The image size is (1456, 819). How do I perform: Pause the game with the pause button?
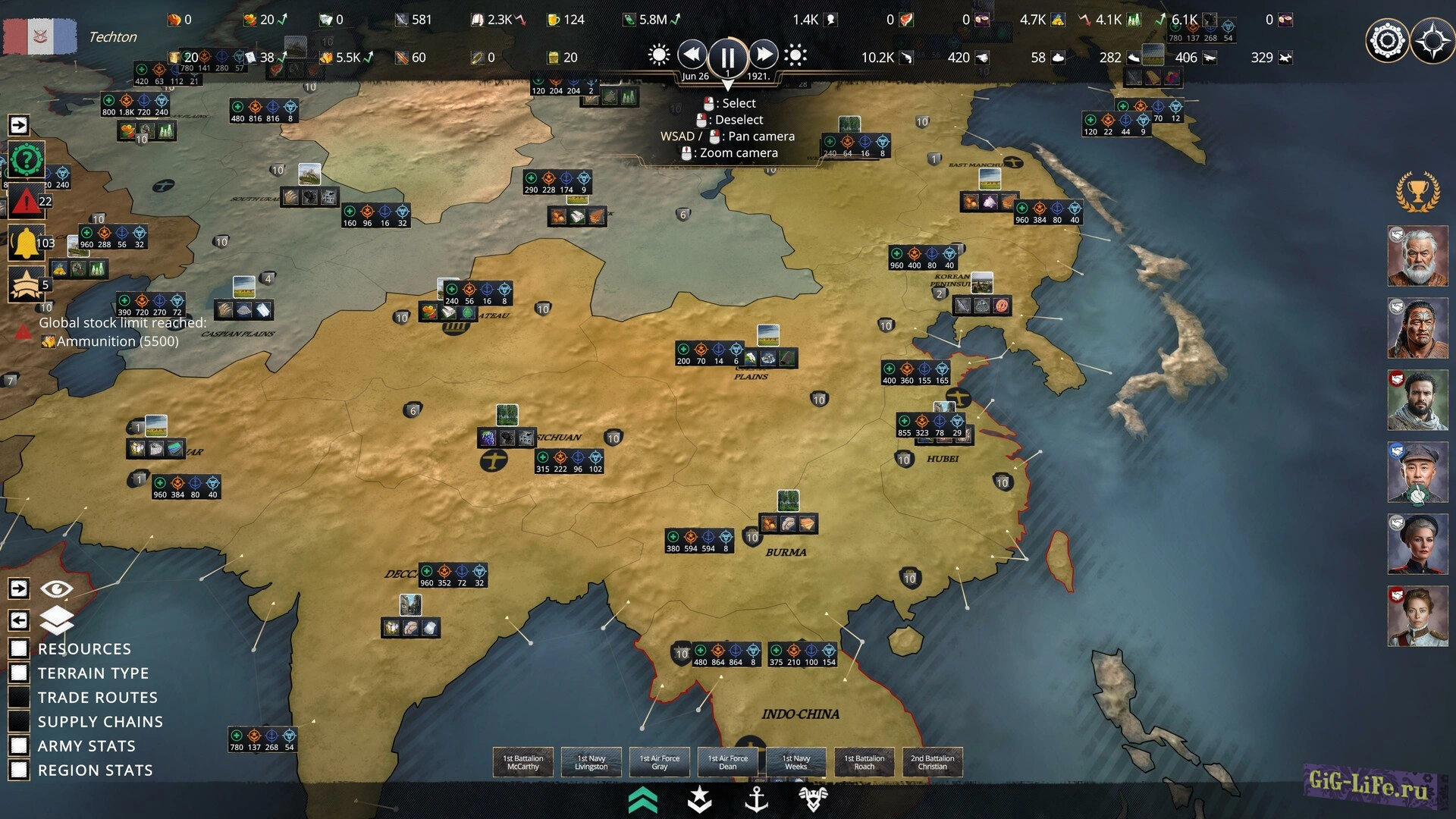point(726,57)
